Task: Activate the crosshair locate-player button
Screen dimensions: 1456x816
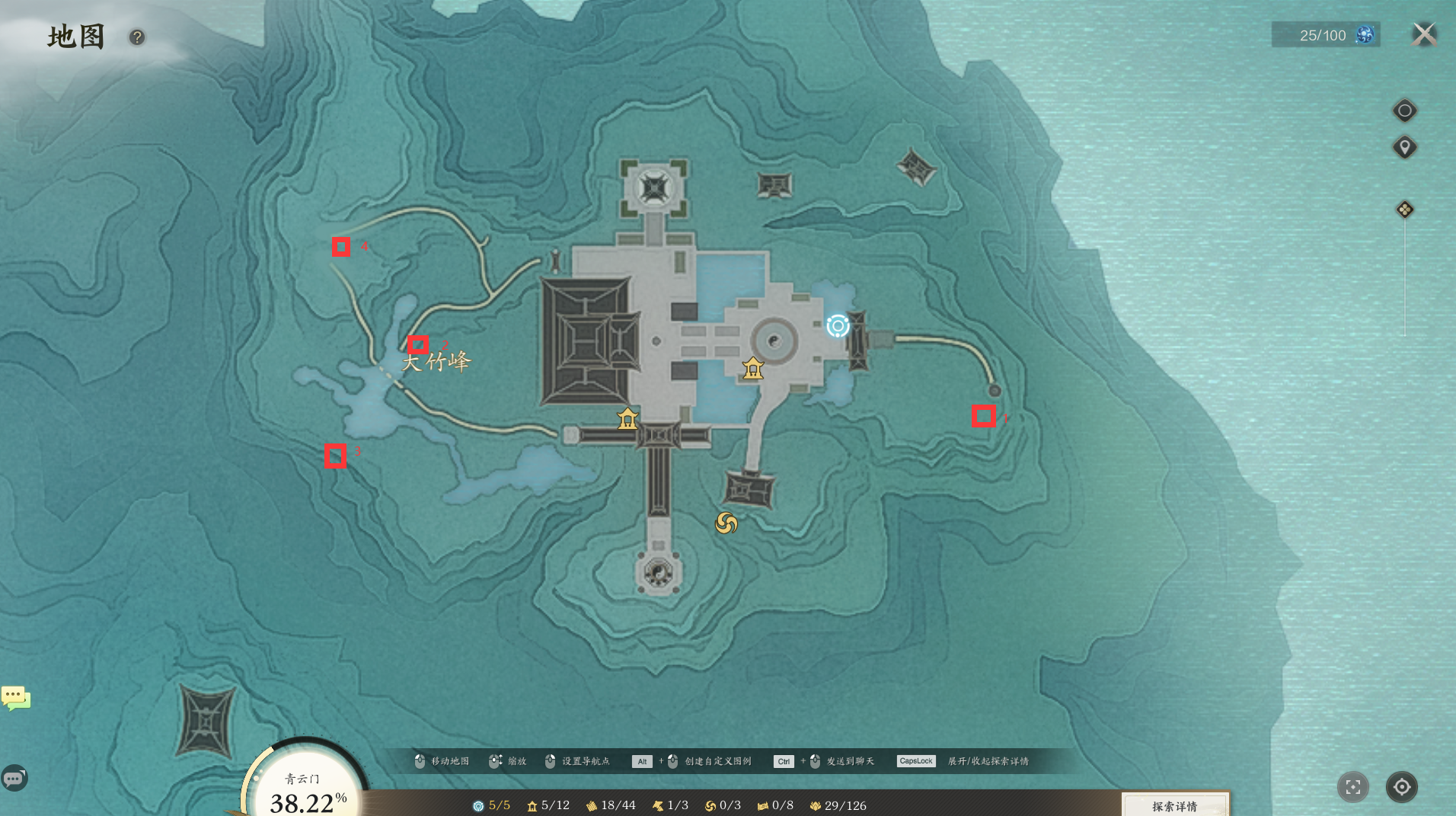Action: (1402, 787)
